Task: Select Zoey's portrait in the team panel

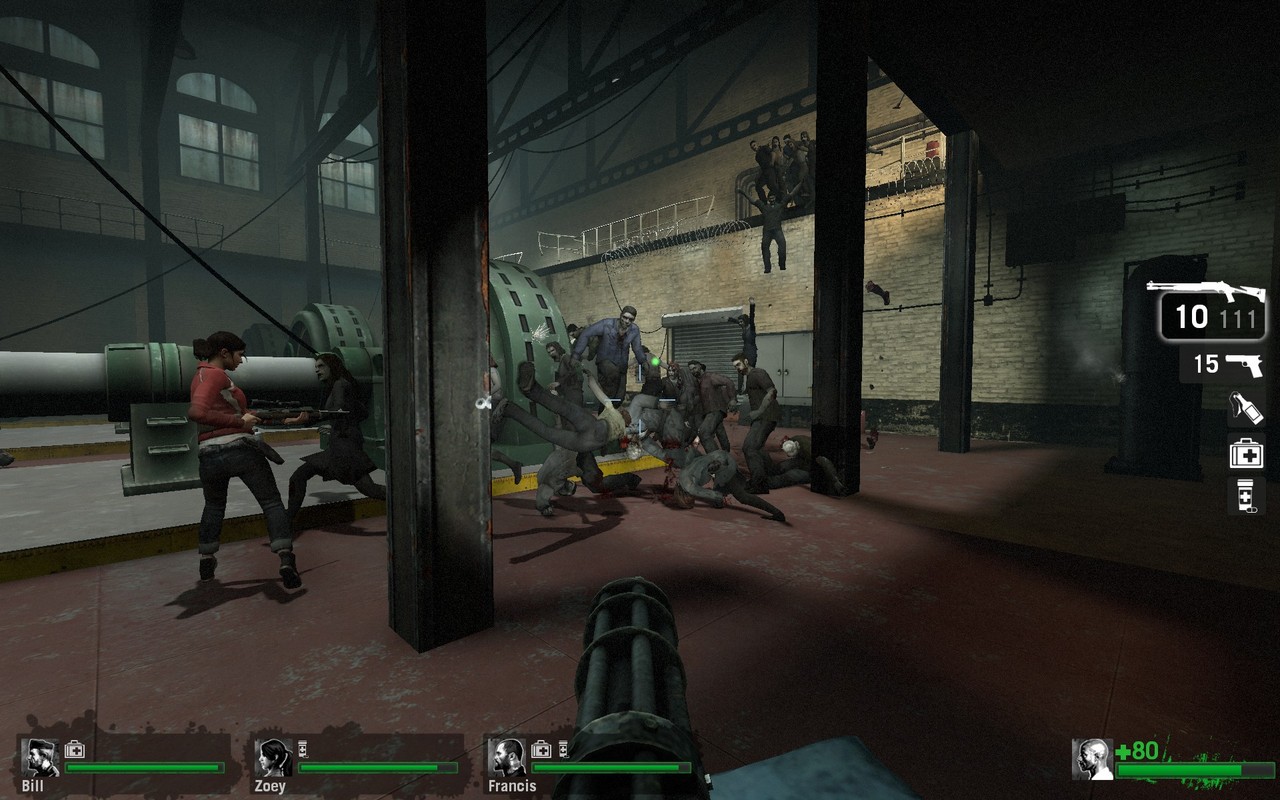Action: [x=273, y=758]
